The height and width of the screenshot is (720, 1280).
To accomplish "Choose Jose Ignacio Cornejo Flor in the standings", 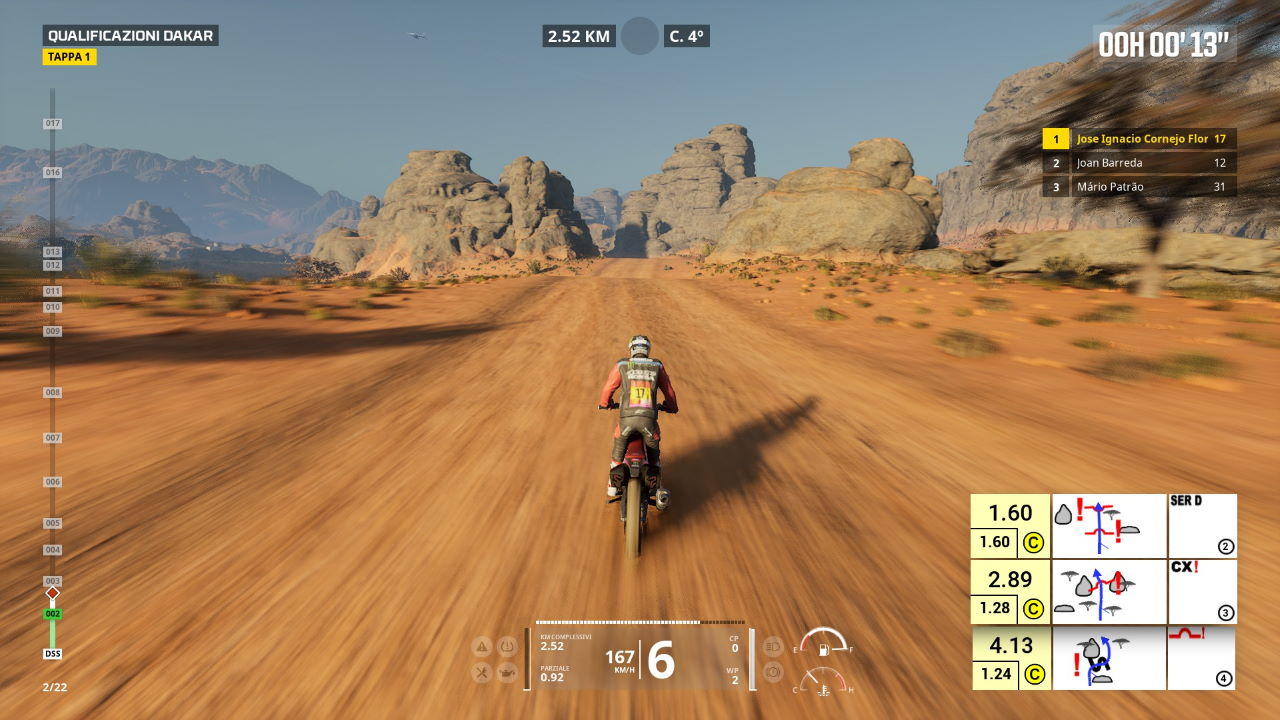I will point(1139,139).
